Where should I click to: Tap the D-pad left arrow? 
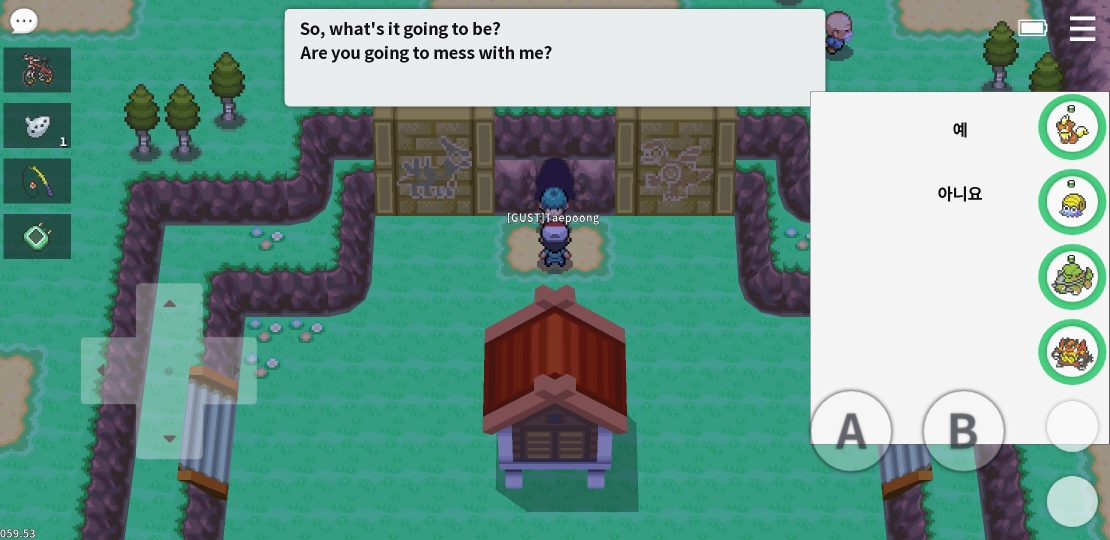pyautogui.click(x=101, y=371)
